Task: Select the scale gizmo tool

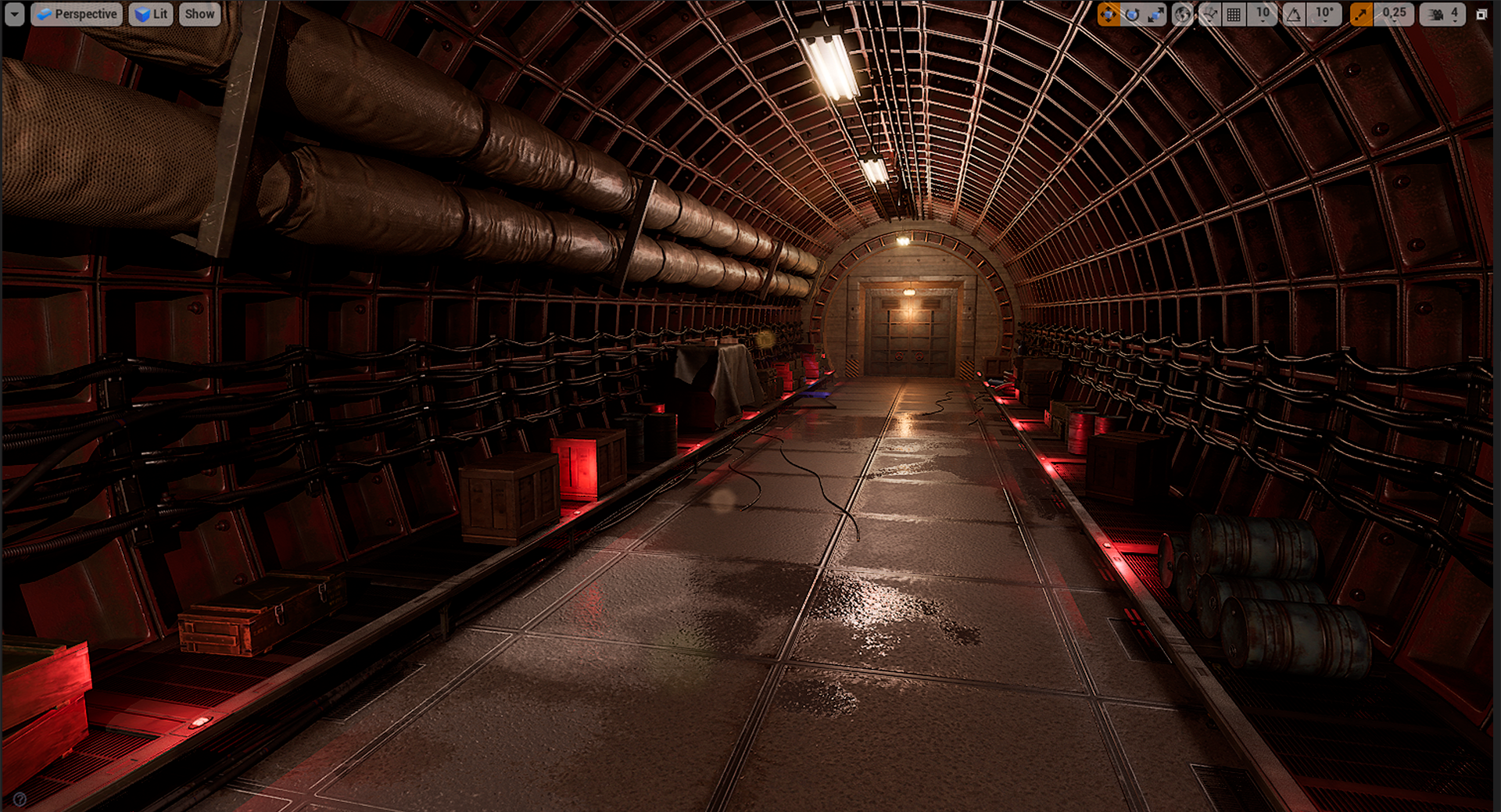Action: click(x=1155, y=14)
